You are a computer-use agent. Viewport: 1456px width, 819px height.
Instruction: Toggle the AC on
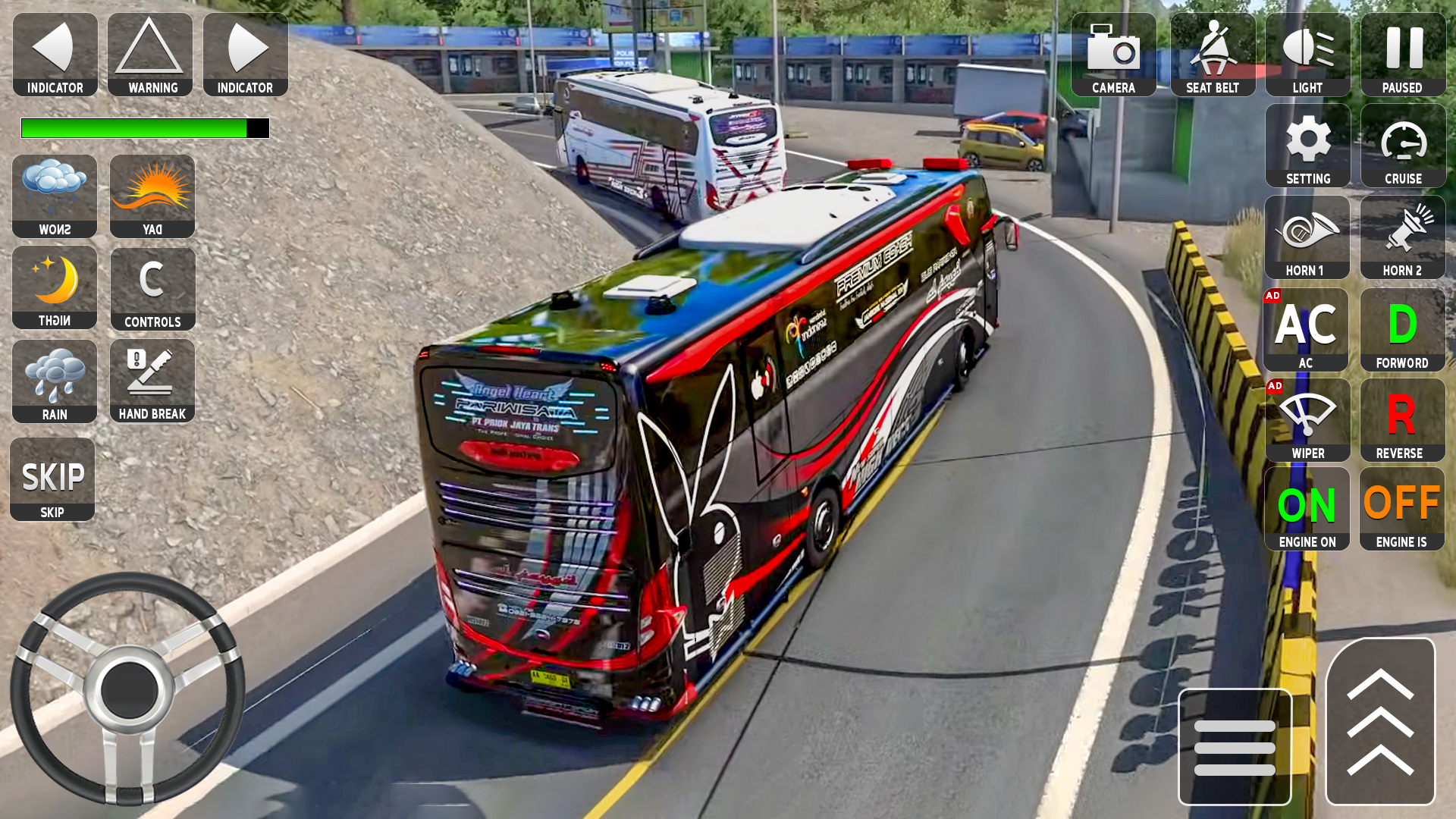pos(1307,330)
